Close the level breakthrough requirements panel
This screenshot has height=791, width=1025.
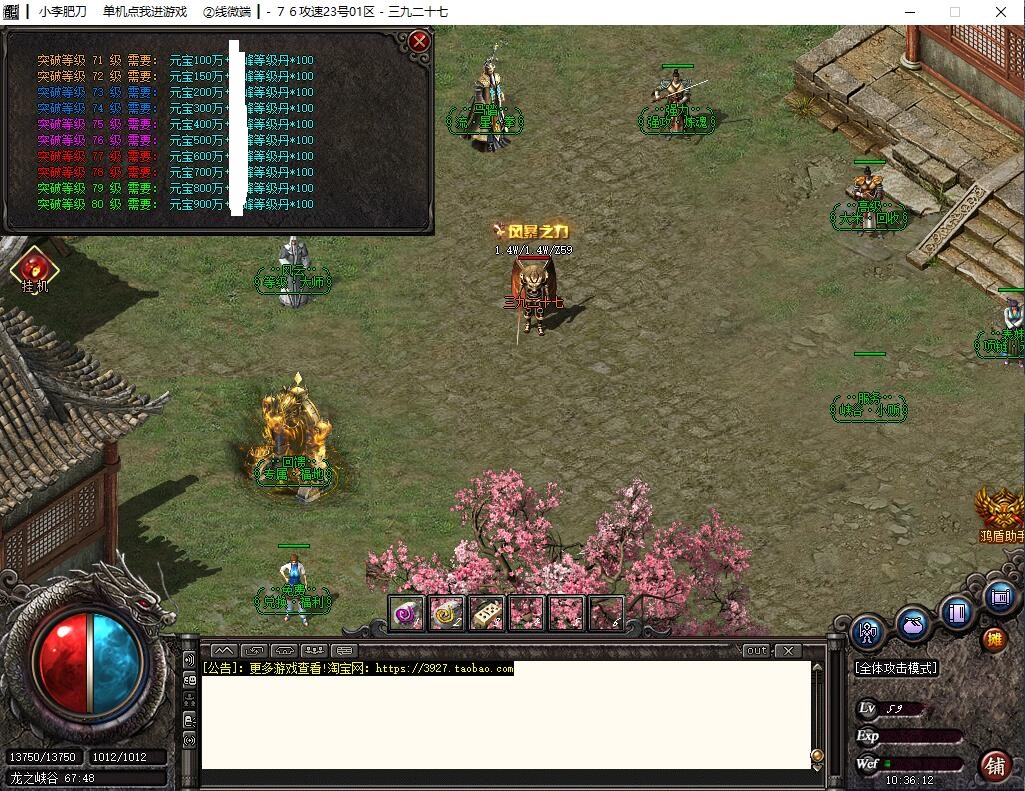tap(419, 41)
